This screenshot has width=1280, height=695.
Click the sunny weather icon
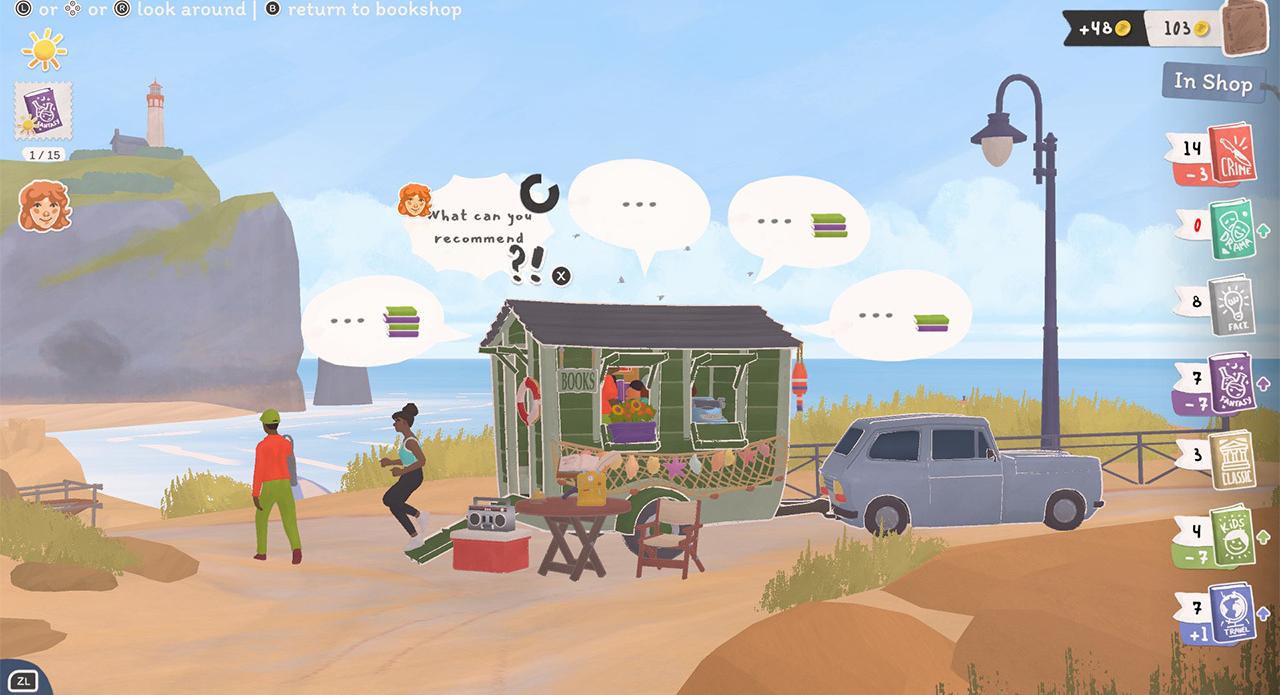pos(44,48)
